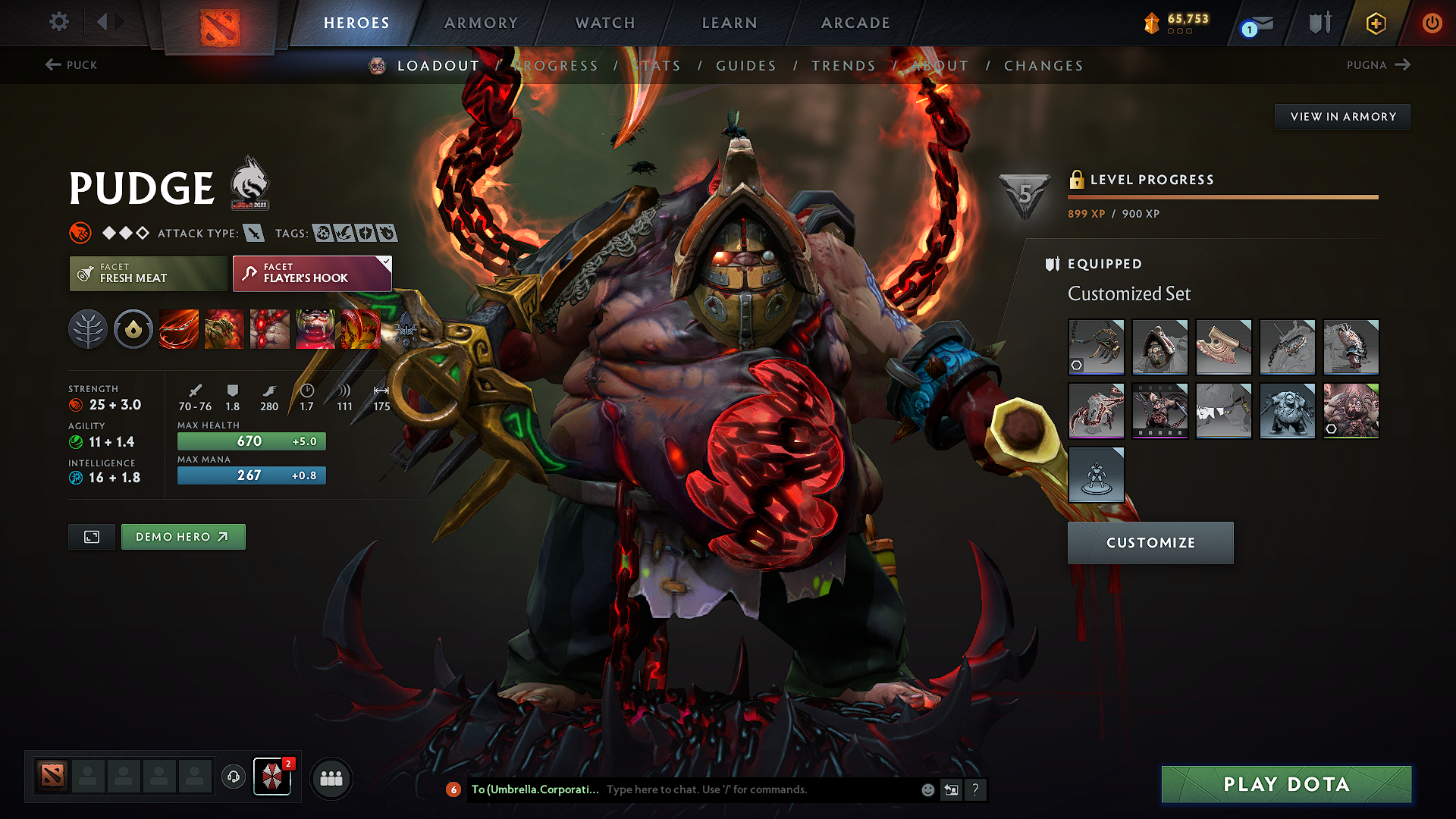Viewport: 1456px width, 819px height.
Task: Open the emoticon picker in the chat bar
Action: 927,789
